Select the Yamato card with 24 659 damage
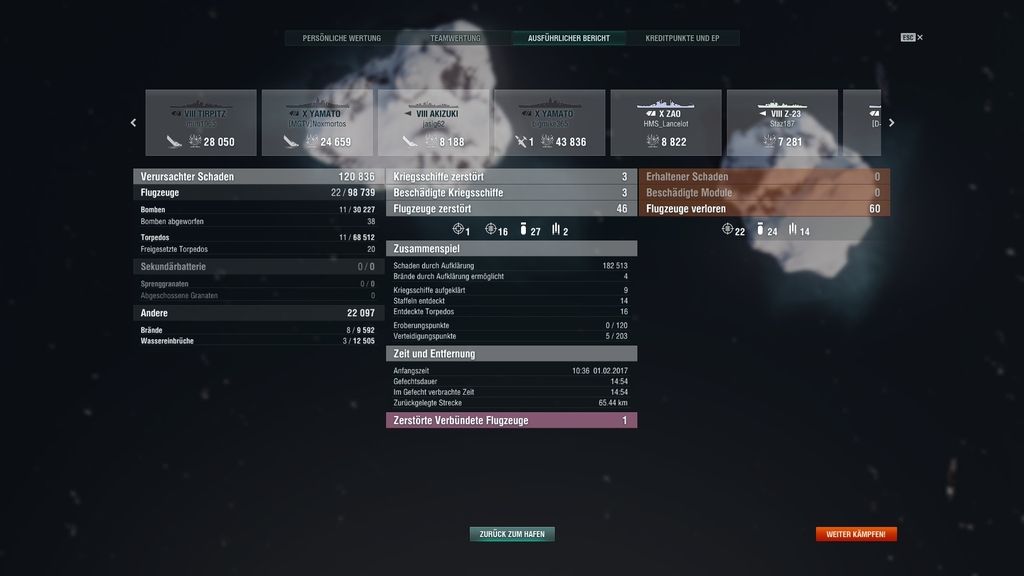The width and height of the screenshot is (1024, 576). [317, 123]
